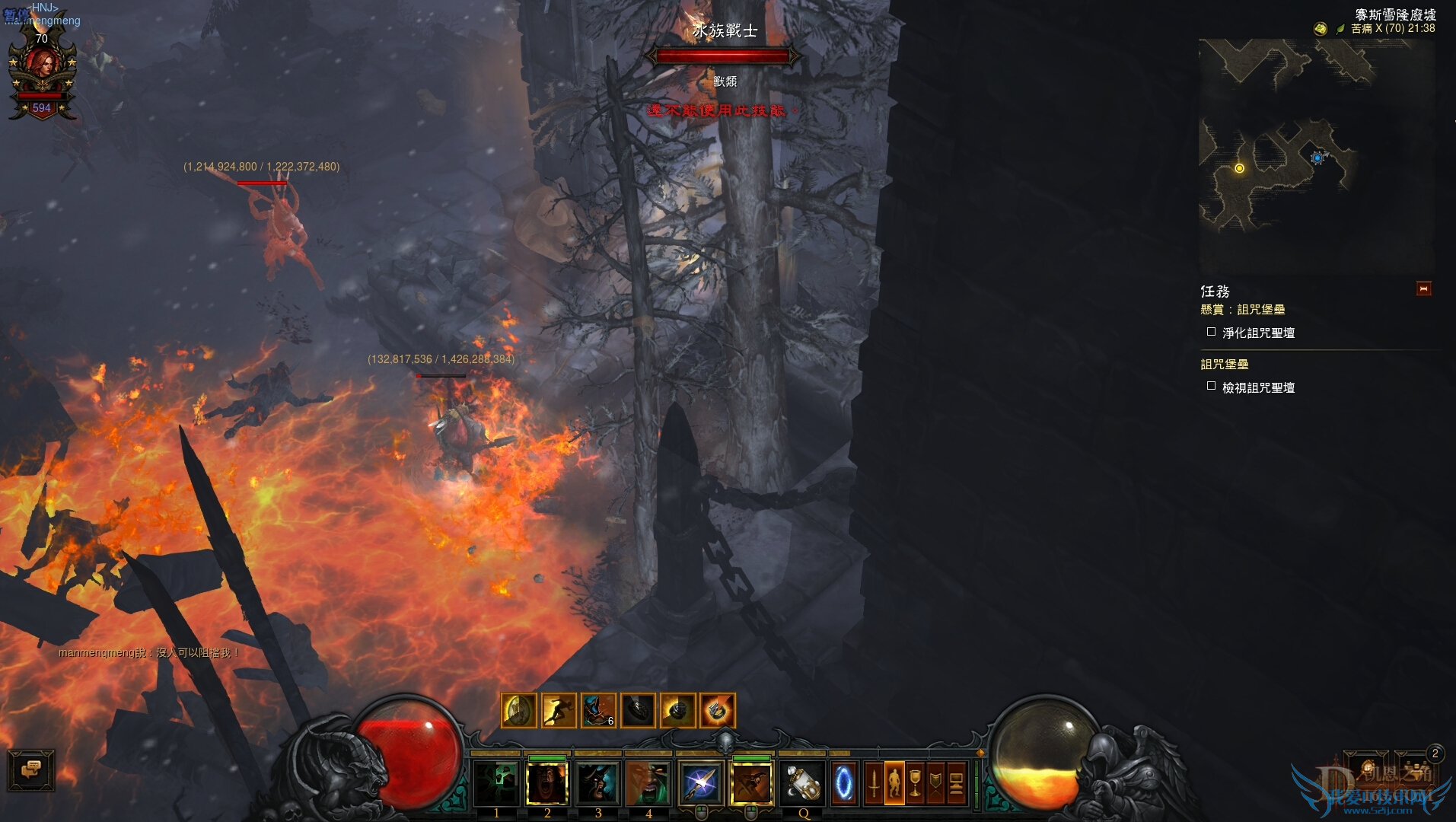Cast the green-bearded face skill in slot 4
The image size is (1456, 822).
coord(648,783)
